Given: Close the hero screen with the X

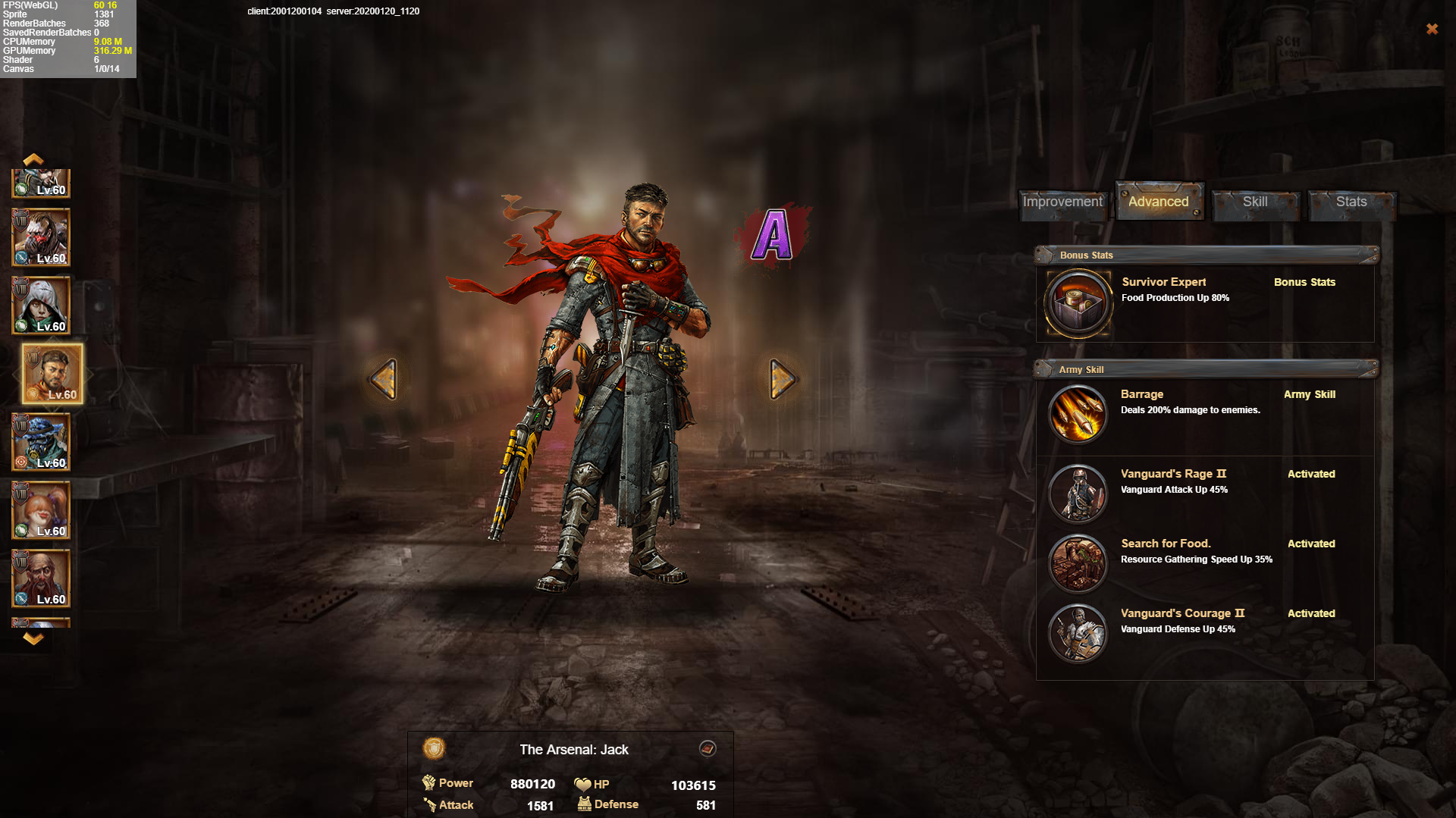Looking at the screenshot, I should [1432, 29].
